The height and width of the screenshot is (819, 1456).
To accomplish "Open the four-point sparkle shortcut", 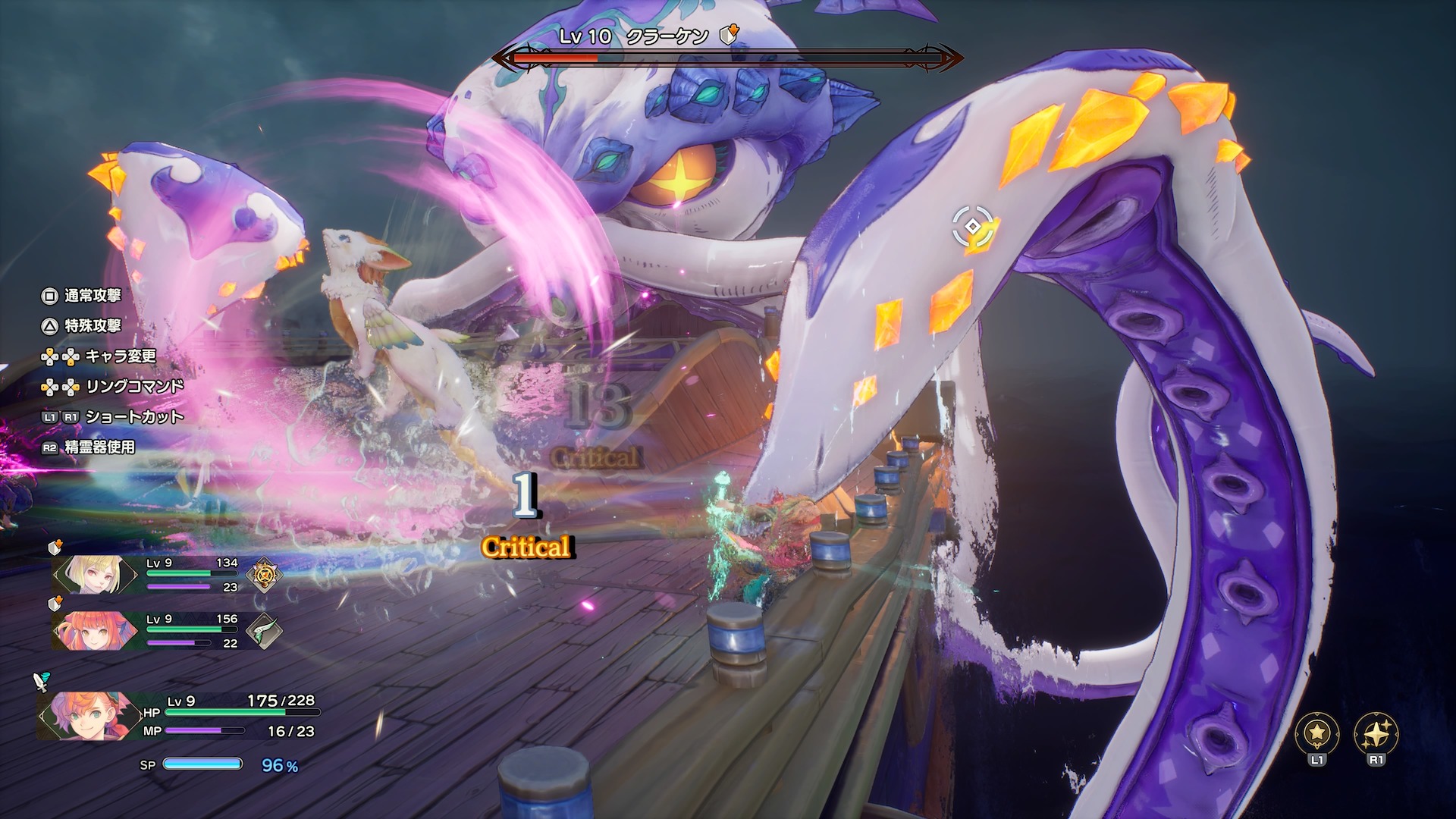I will pos(1376,733).
